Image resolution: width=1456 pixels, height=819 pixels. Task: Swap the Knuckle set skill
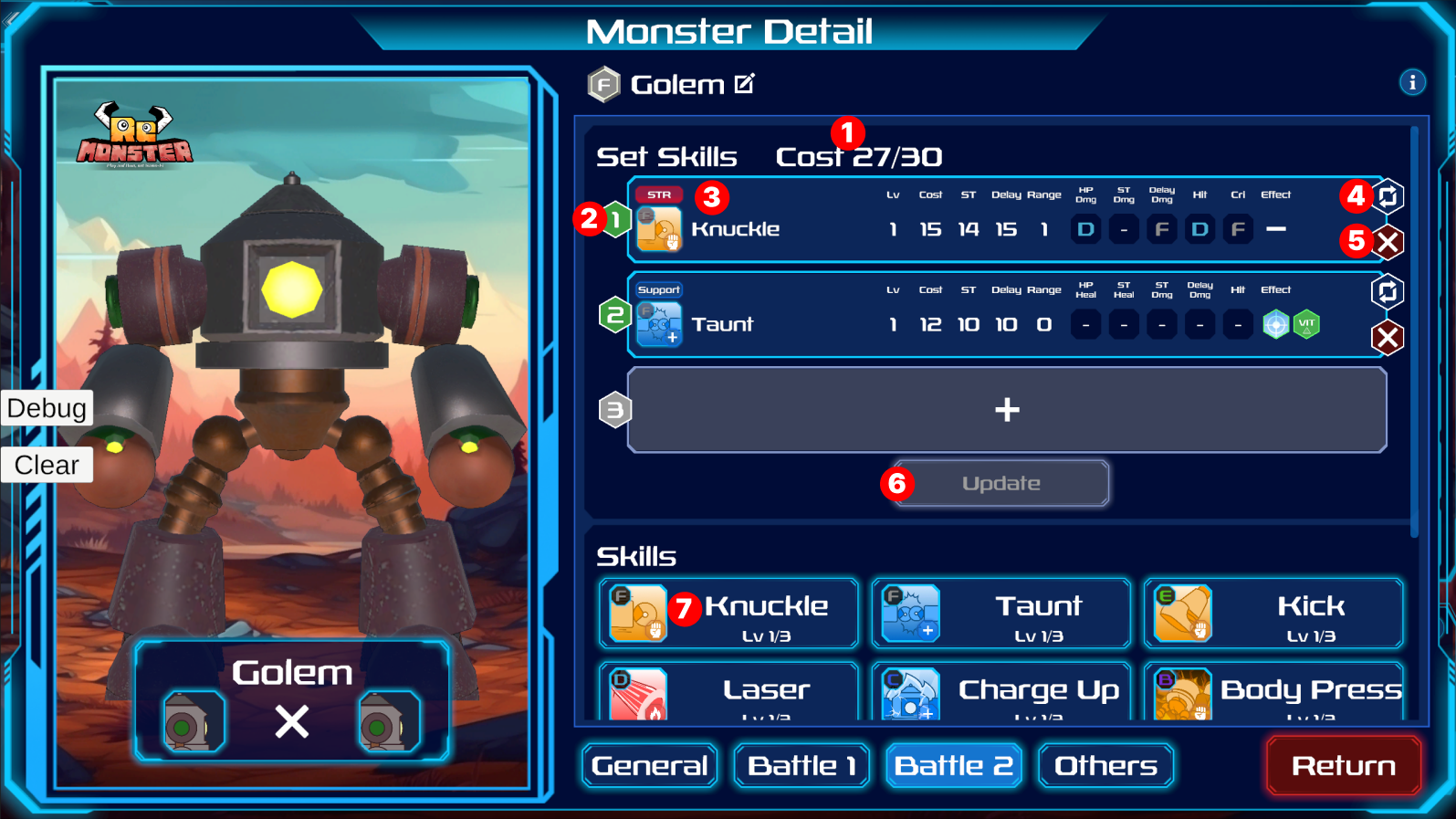pos(1388,196)
